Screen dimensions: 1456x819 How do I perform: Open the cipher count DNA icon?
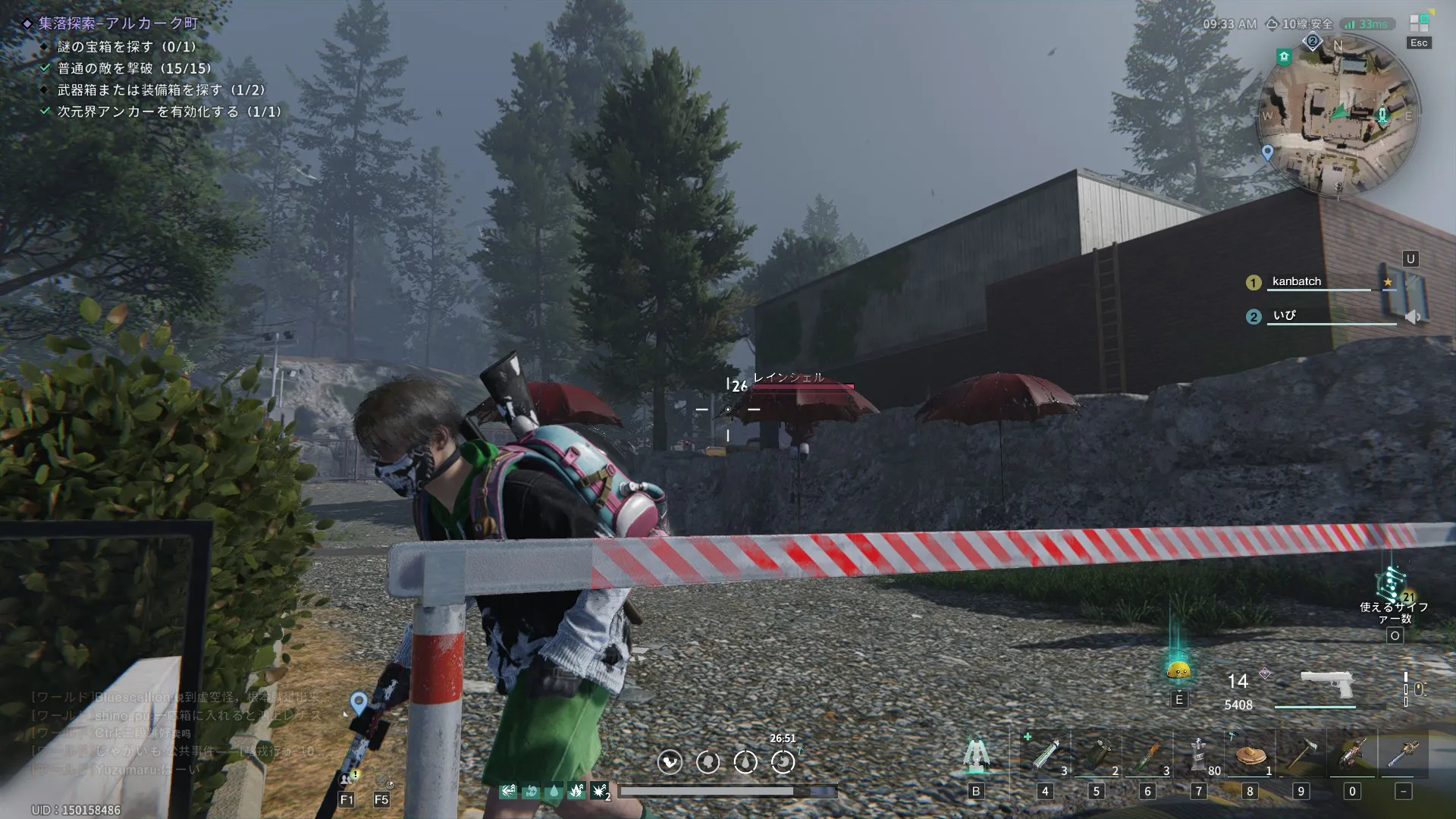(x=1392, y=585)
